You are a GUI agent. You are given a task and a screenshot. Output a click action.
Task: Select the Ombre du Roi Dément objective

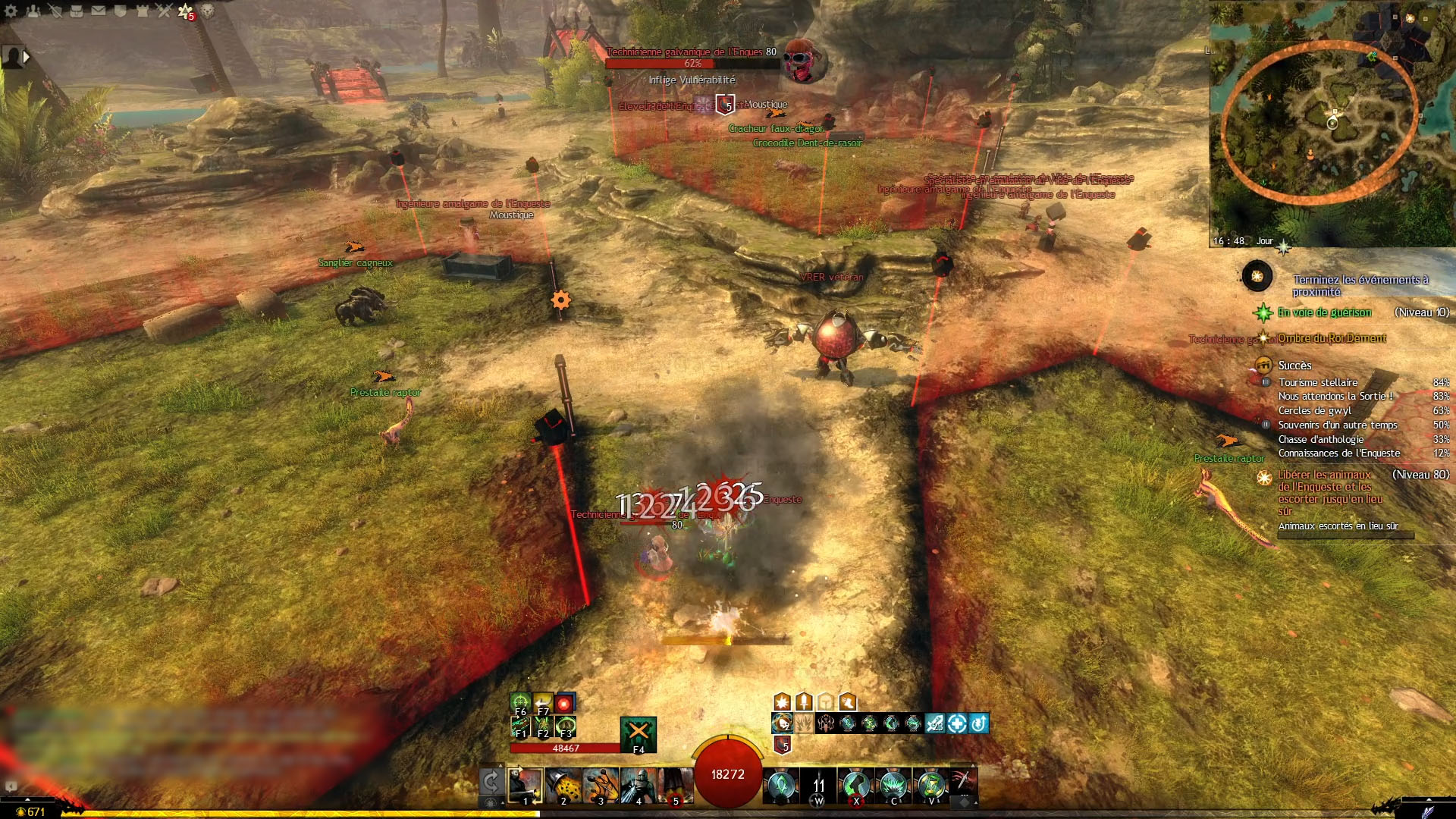tap(1331, 338)
